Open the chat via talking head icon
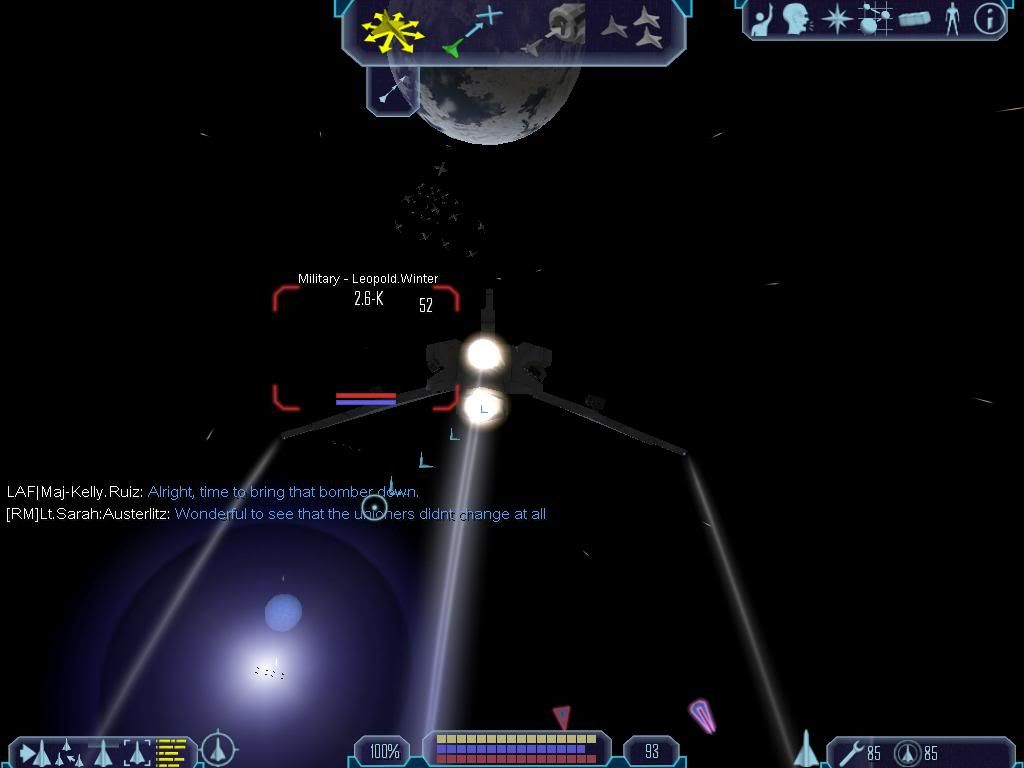 797,19
